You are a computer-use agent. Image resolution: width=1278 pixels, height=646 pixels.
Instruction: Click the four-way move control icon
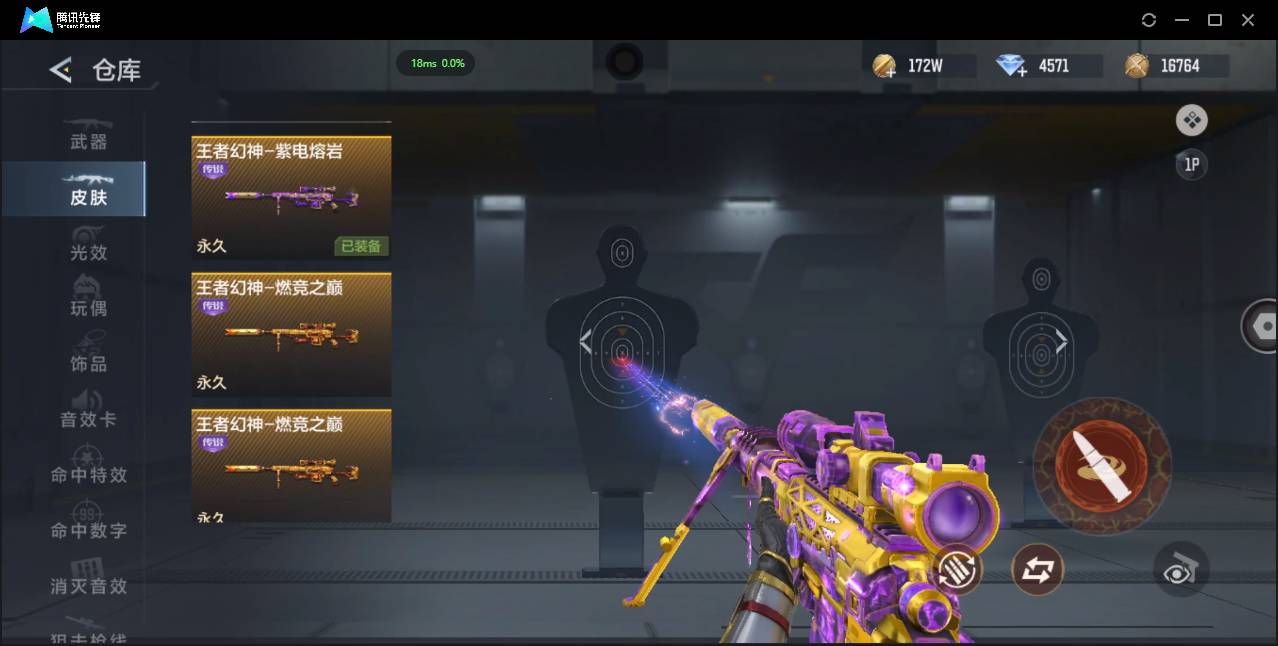coord(1191,121)
